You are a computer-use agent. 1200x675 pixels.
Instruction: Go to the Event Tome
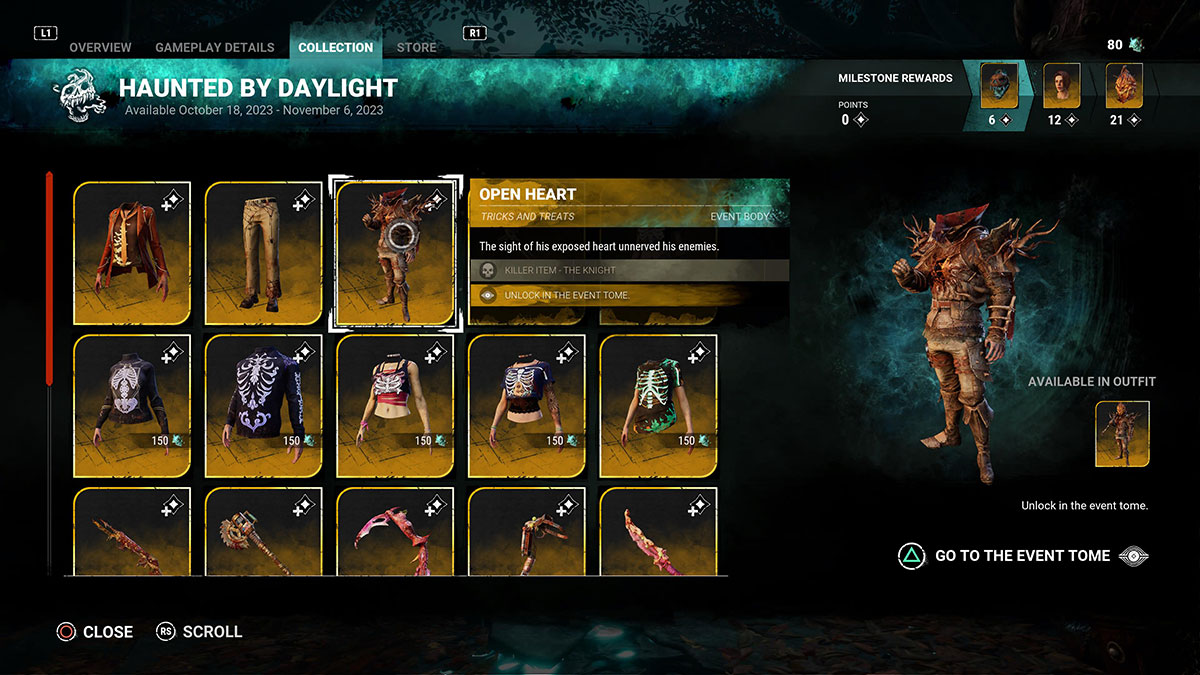(x=1022, y=556)
